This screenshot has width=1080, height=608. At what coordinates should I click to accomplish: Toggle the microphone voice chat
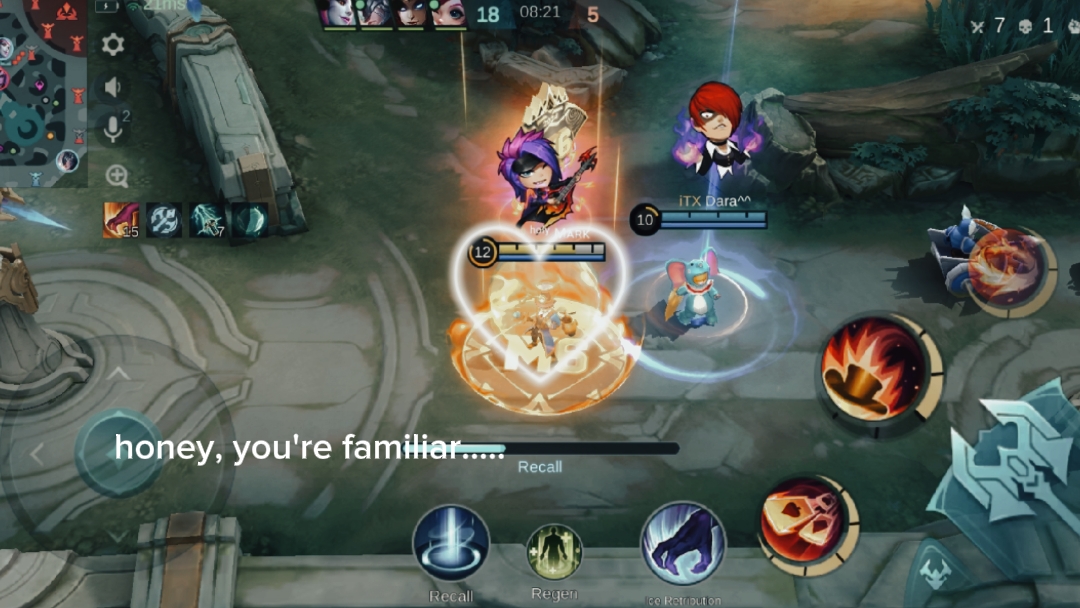pos(114,129)
